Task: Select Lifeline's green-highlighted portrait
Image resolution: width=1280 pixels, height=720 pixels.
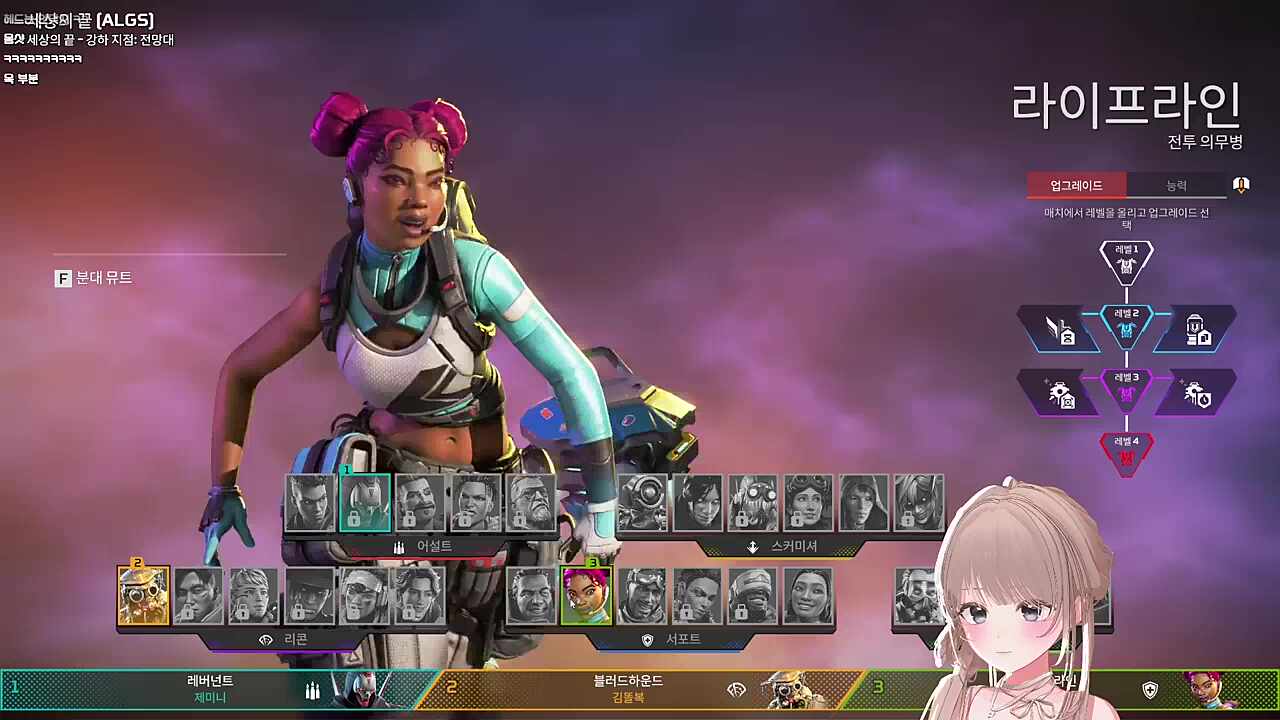Action: tap(586, 596)
